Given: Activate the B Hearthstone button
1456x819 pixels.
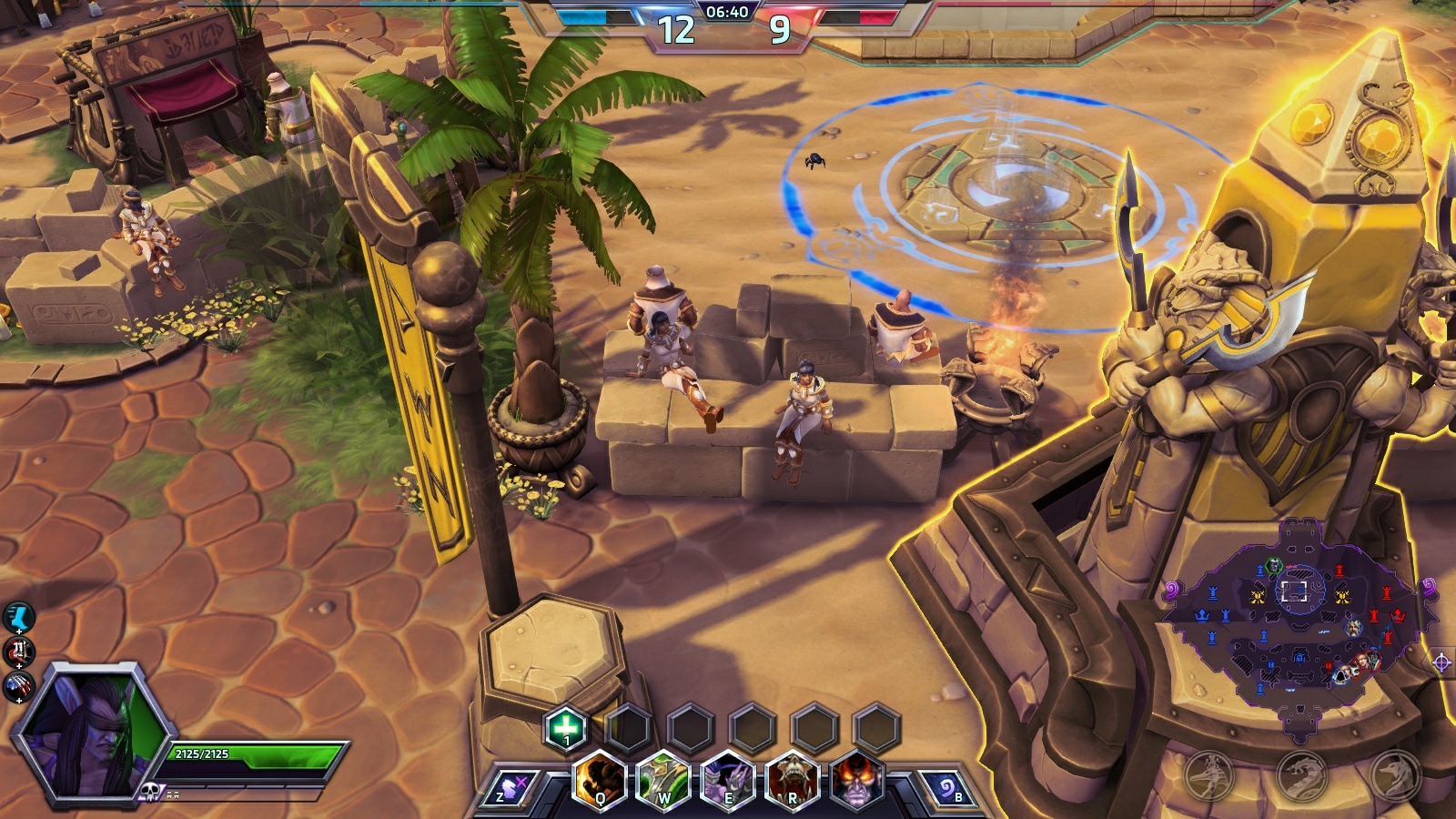Looking at the screenshot, I should 946,789.
